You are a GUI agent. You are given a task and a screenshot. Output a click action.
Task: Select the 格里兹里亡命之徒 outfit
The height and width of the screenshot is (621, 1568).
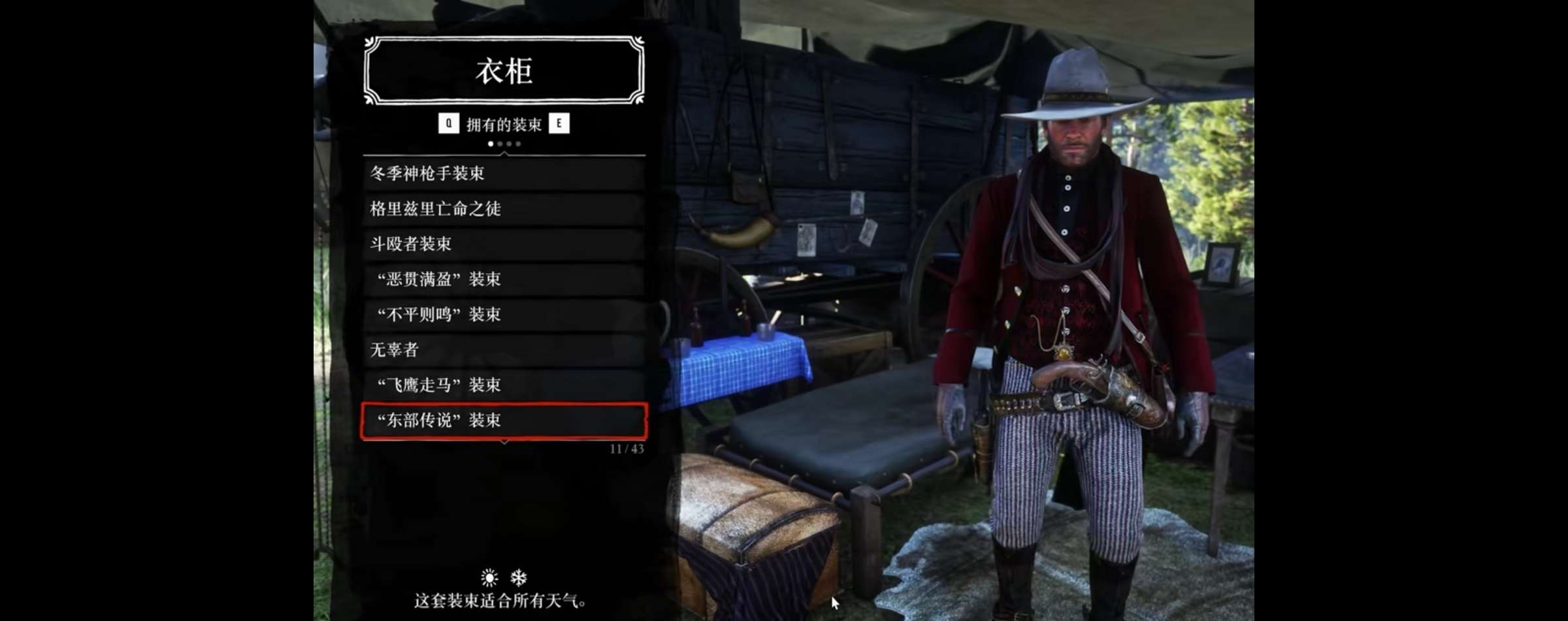503,210
